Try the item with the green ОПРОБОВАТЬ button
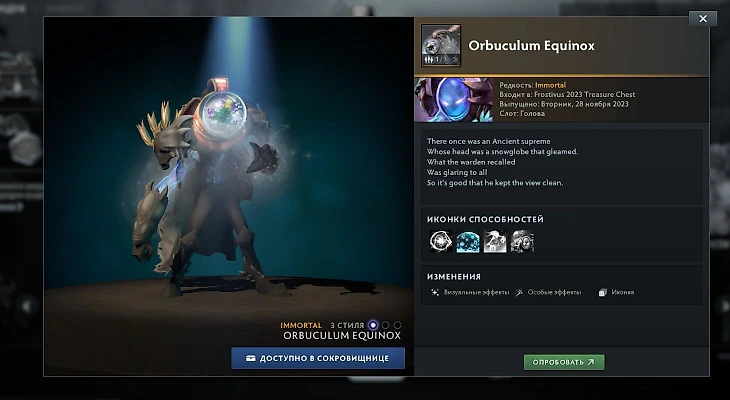730x400 pixels. pyautogui.click(x=564, y=362)
